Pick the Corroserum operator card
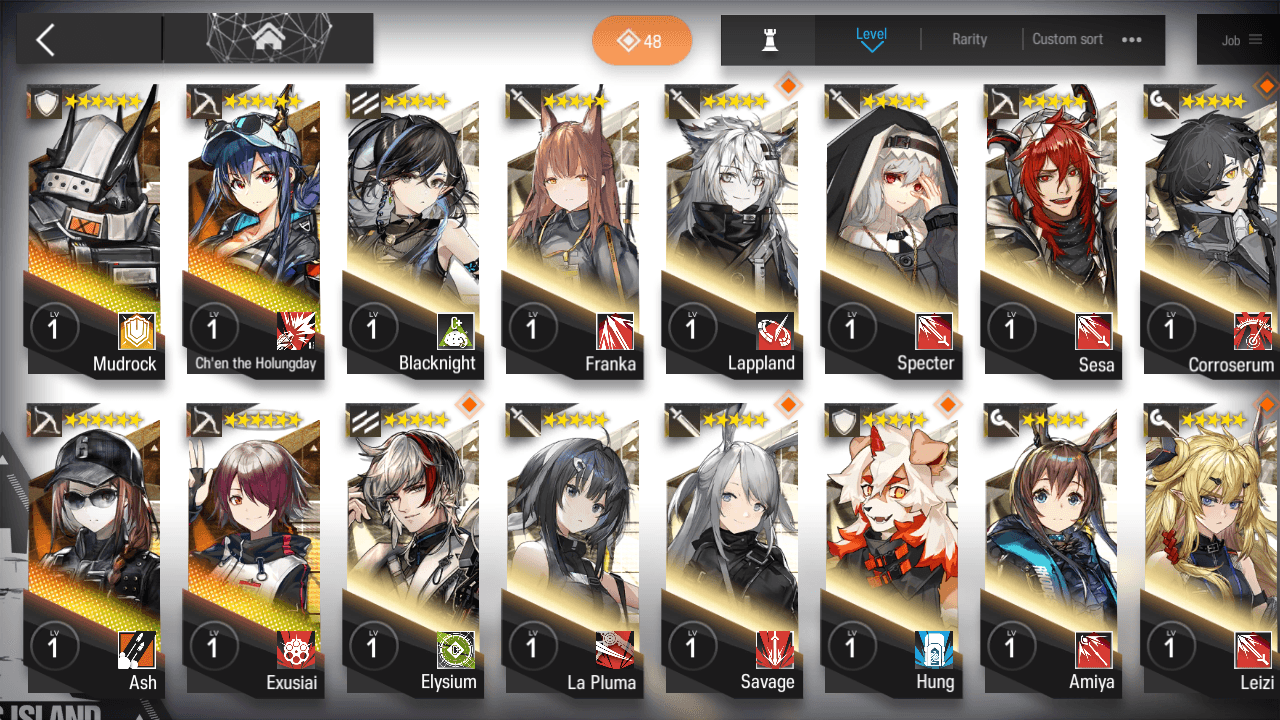Viewport: 1280px width, 720px height. (1210, 230)
